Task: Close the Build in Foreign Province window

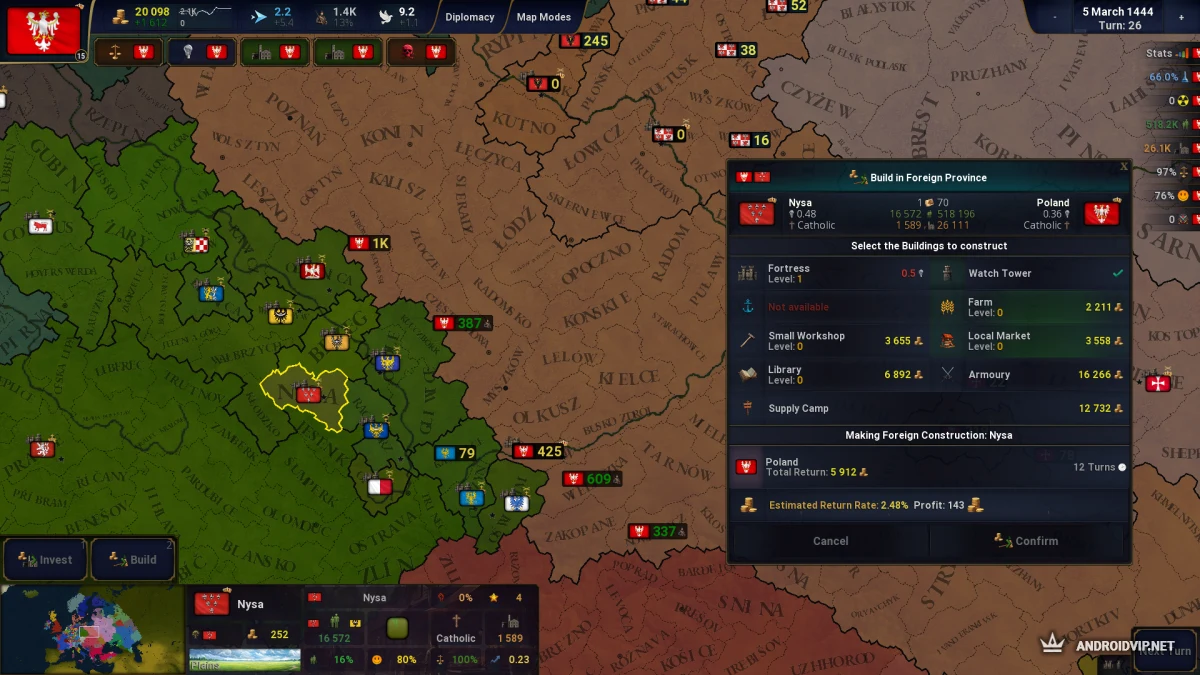Action: [1123, 167]
